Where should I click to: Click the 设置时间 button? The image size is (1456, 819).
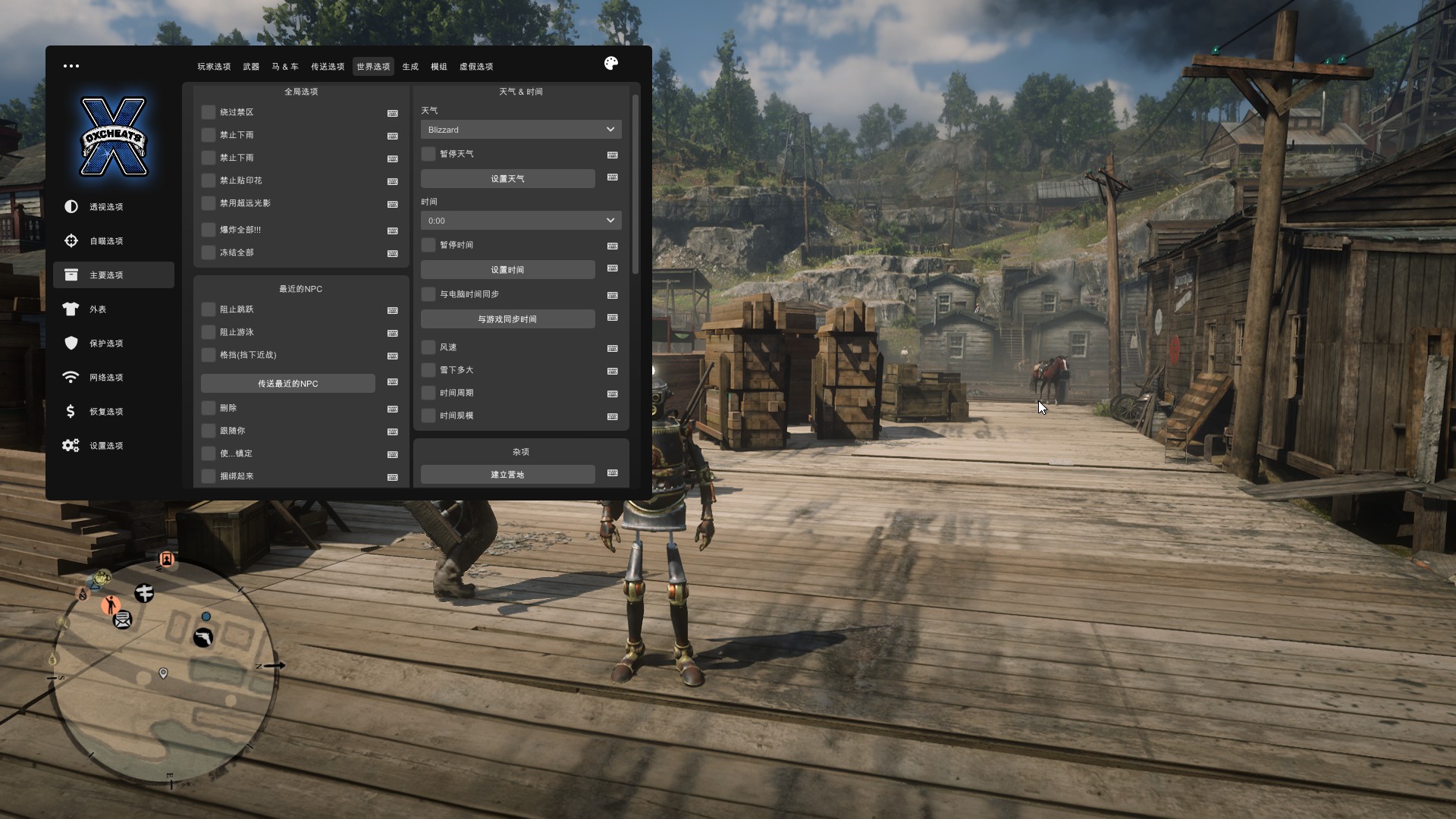(507, 270)
